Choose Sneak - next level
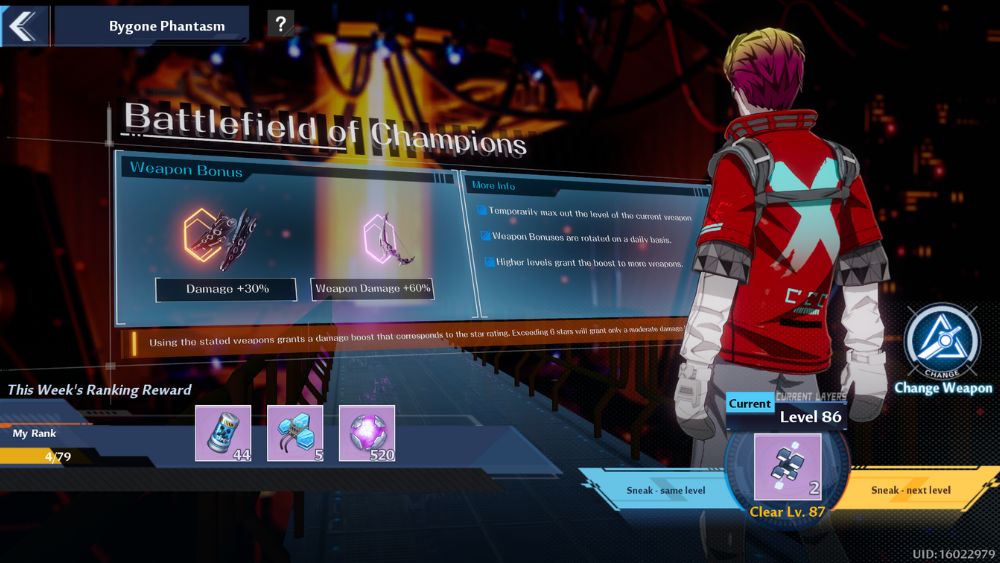 pyautogui.click(x=910, y=490)
